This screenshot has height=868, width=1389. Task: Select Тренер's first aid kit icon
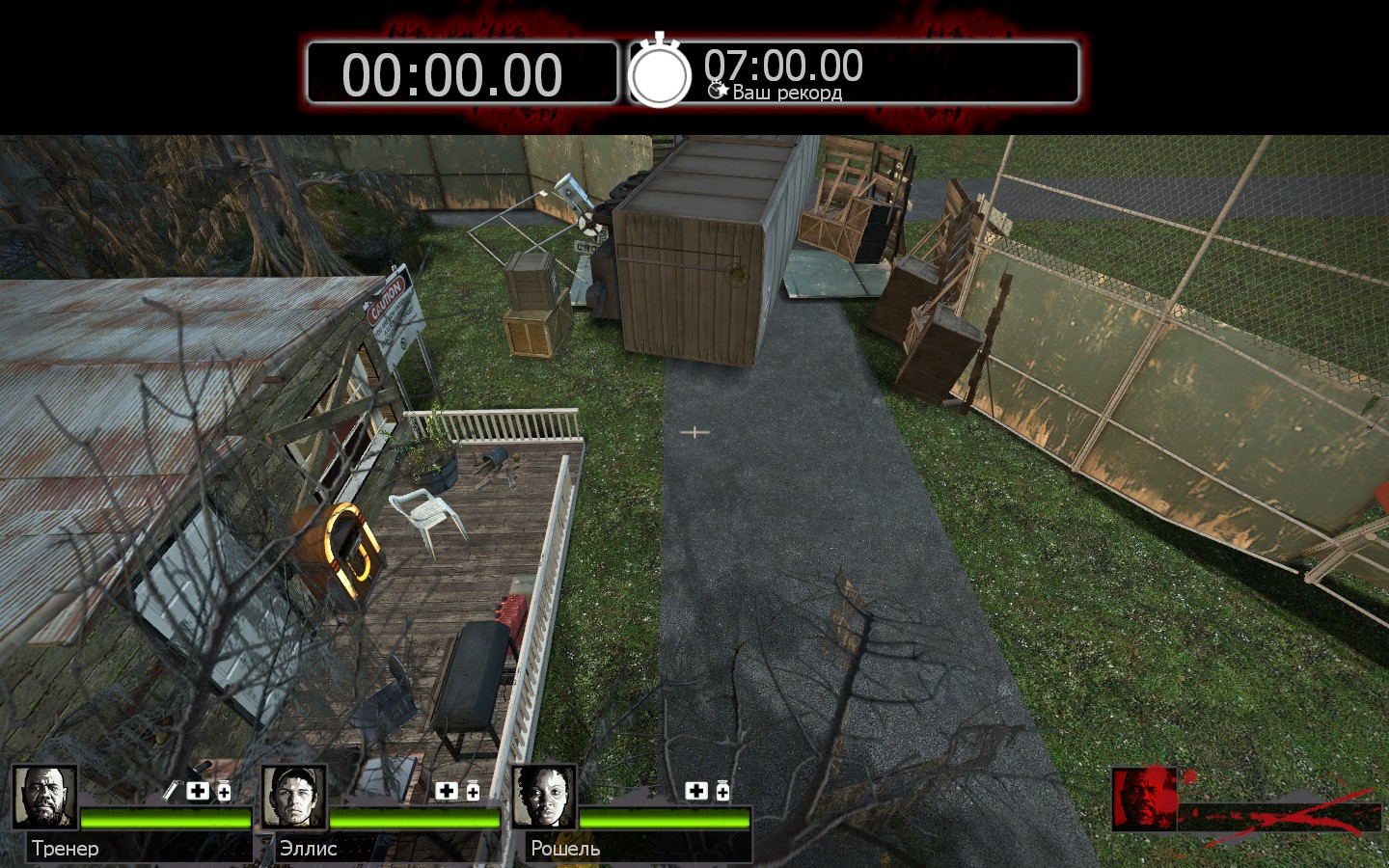[x=198, y=791]
